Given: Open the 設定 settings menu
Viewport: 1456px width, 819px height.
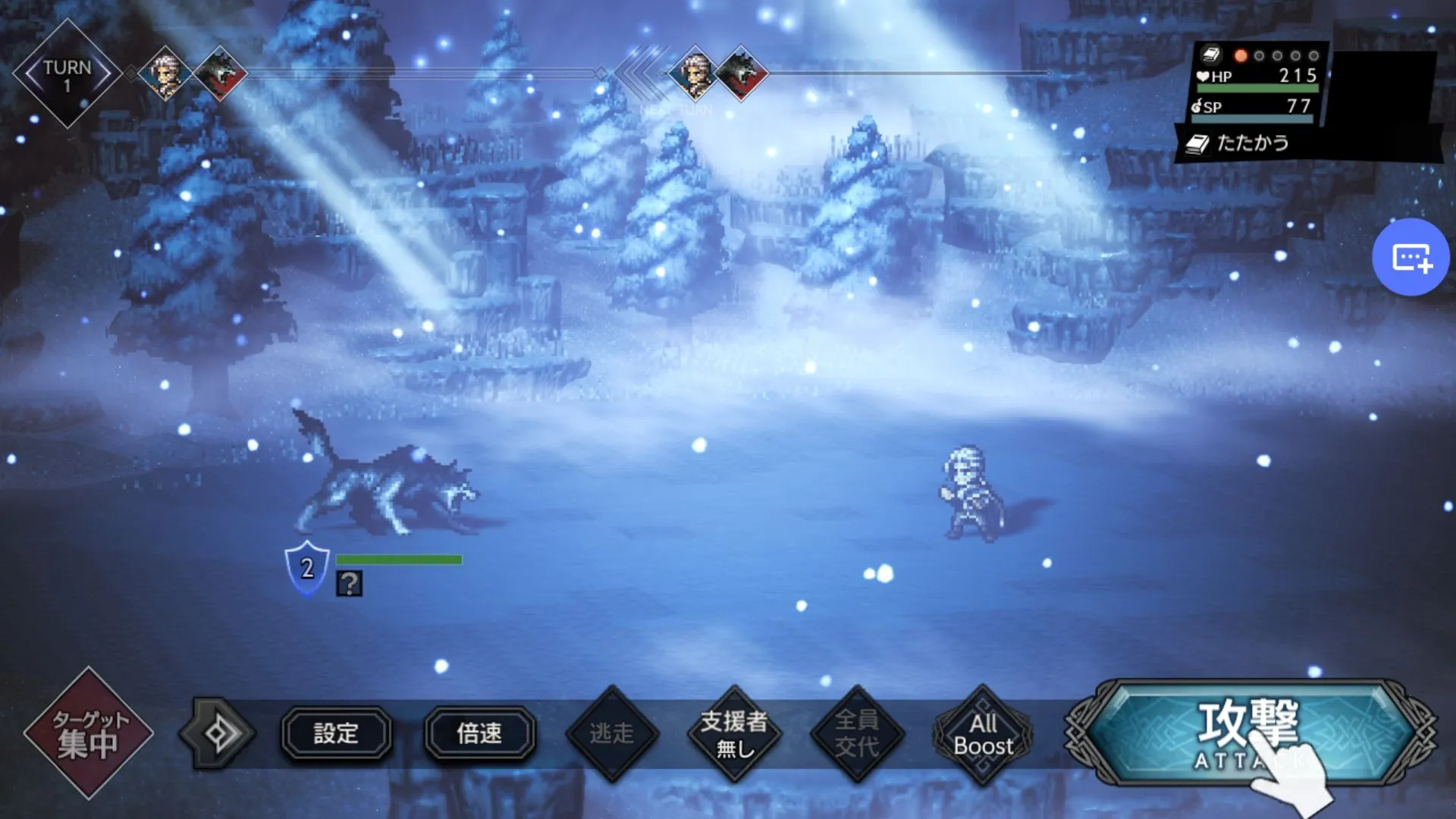Looking at the screenshot, I should [336, 733].
